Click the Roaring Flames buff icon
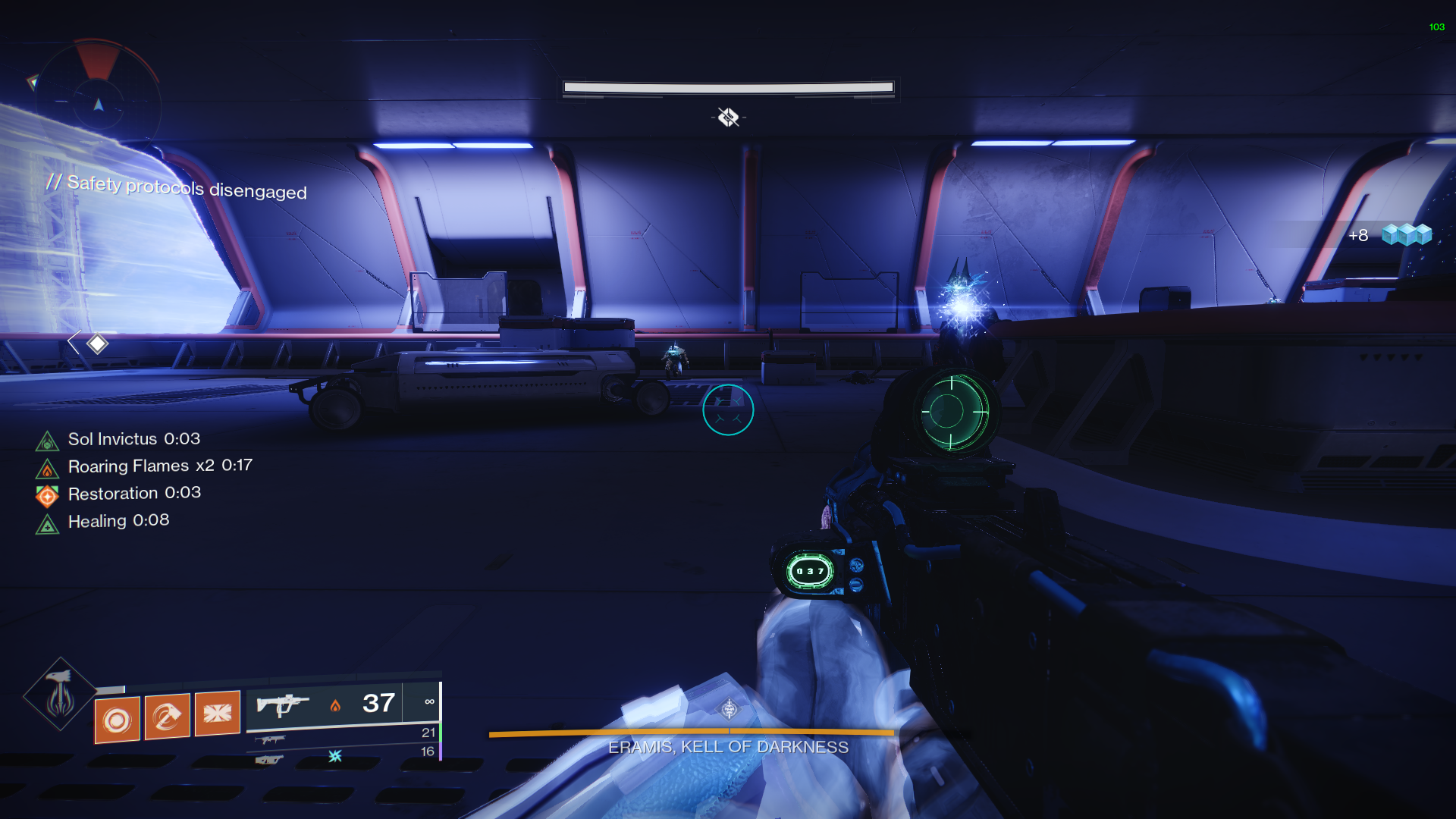 pos(47,468)
